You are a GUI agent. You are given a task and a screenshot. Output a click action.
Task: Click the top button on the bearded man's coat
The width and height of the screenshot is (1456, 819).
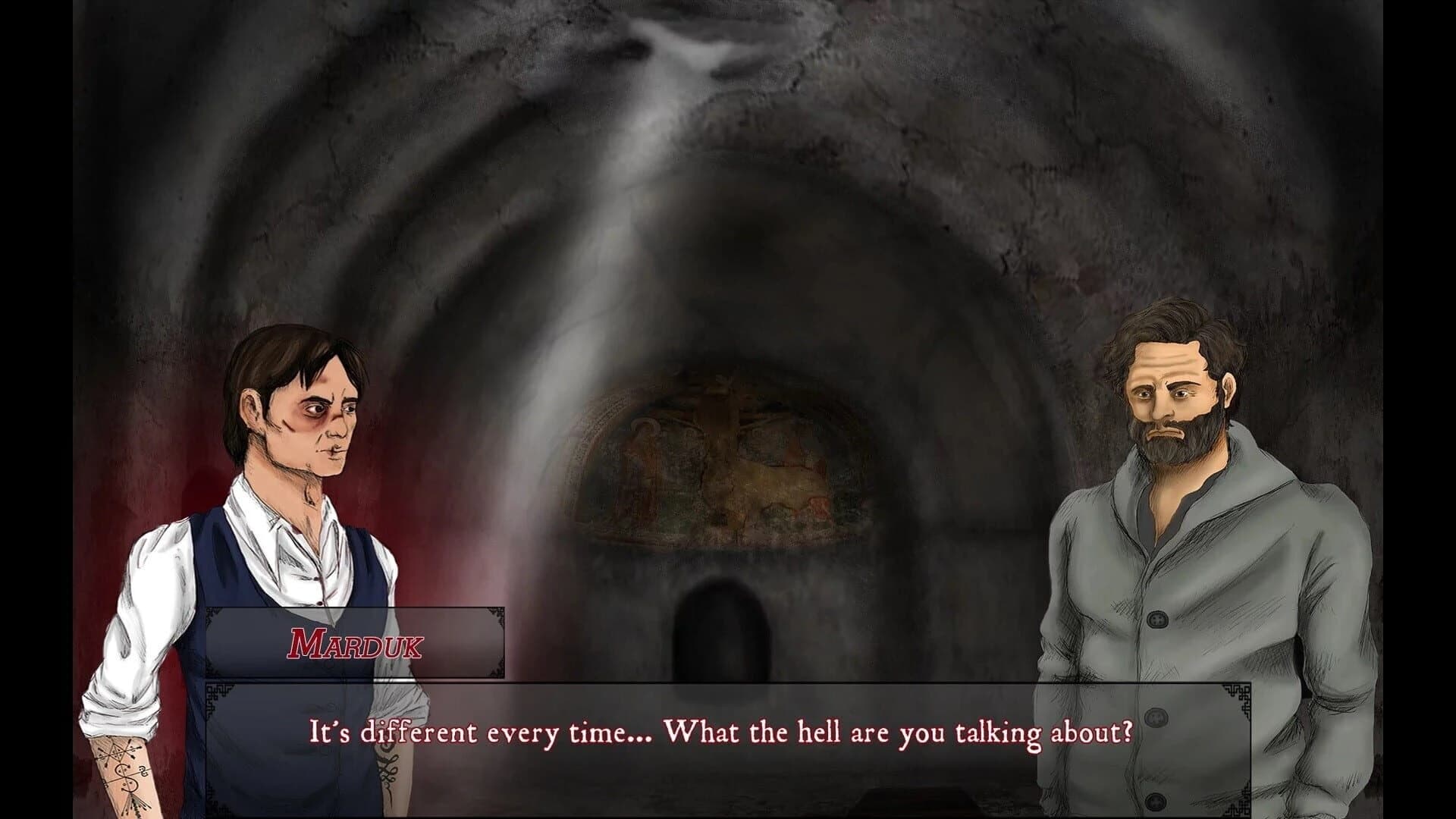1158,617
